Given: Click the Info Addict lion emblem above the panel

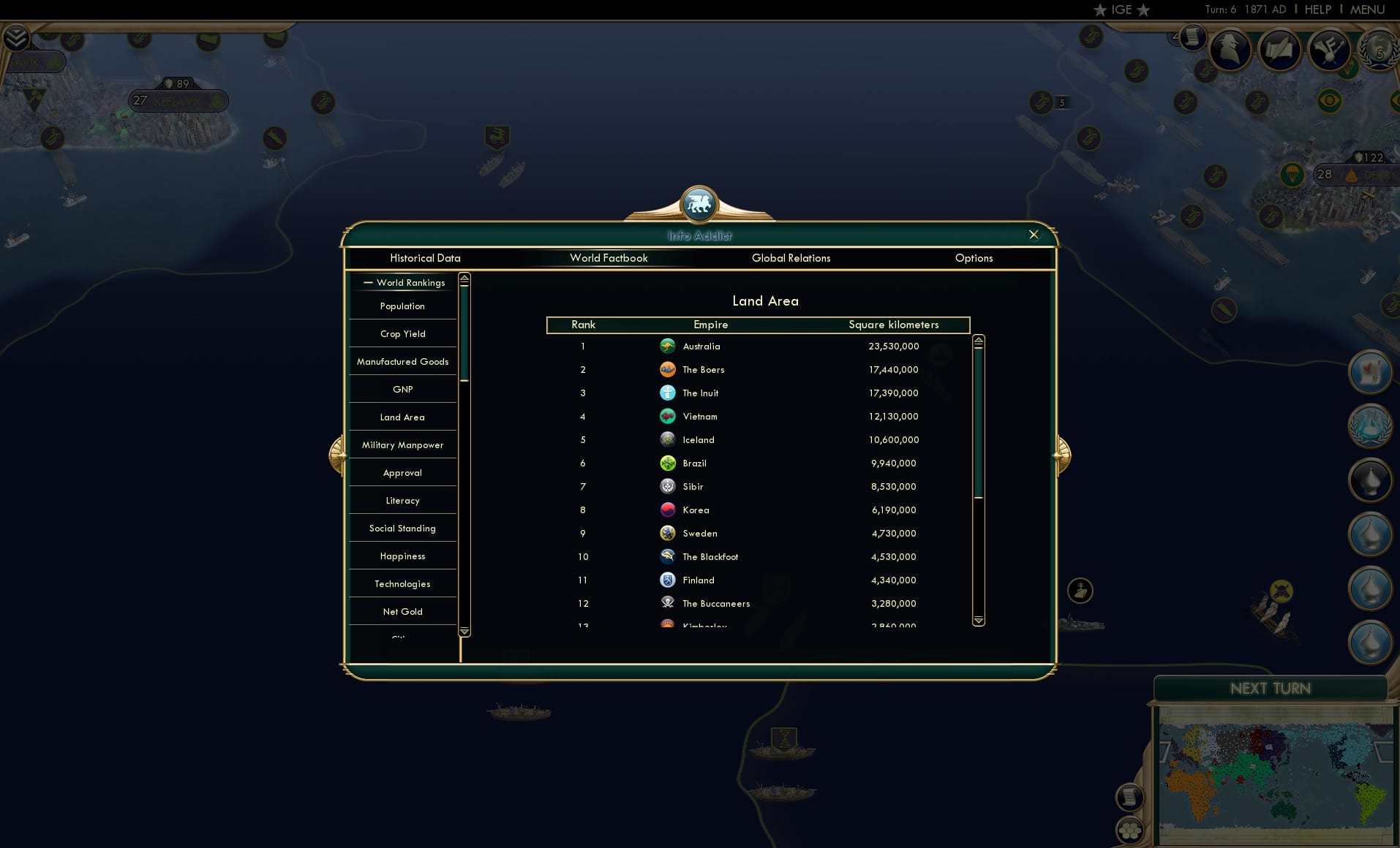Looking at the screenshot, I should [699, 205].
